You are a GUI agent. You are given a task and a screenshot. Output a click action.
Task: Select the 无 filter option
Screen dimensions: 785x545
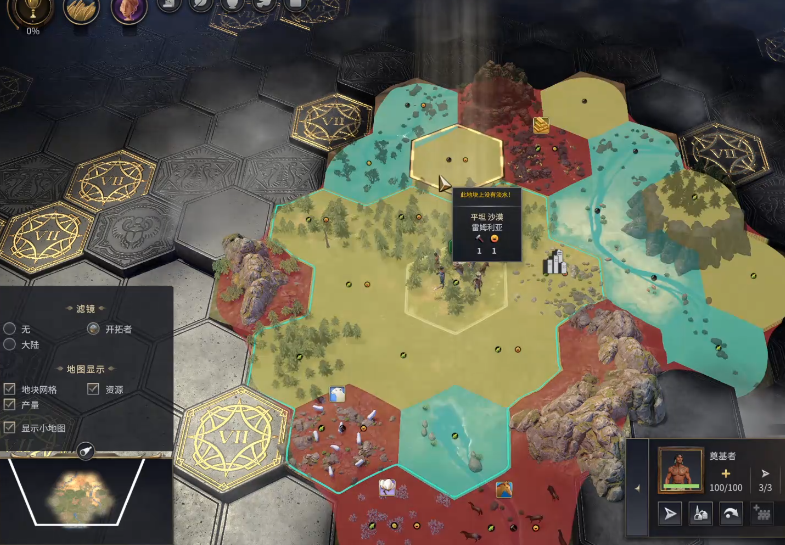(x=10, y=328)
